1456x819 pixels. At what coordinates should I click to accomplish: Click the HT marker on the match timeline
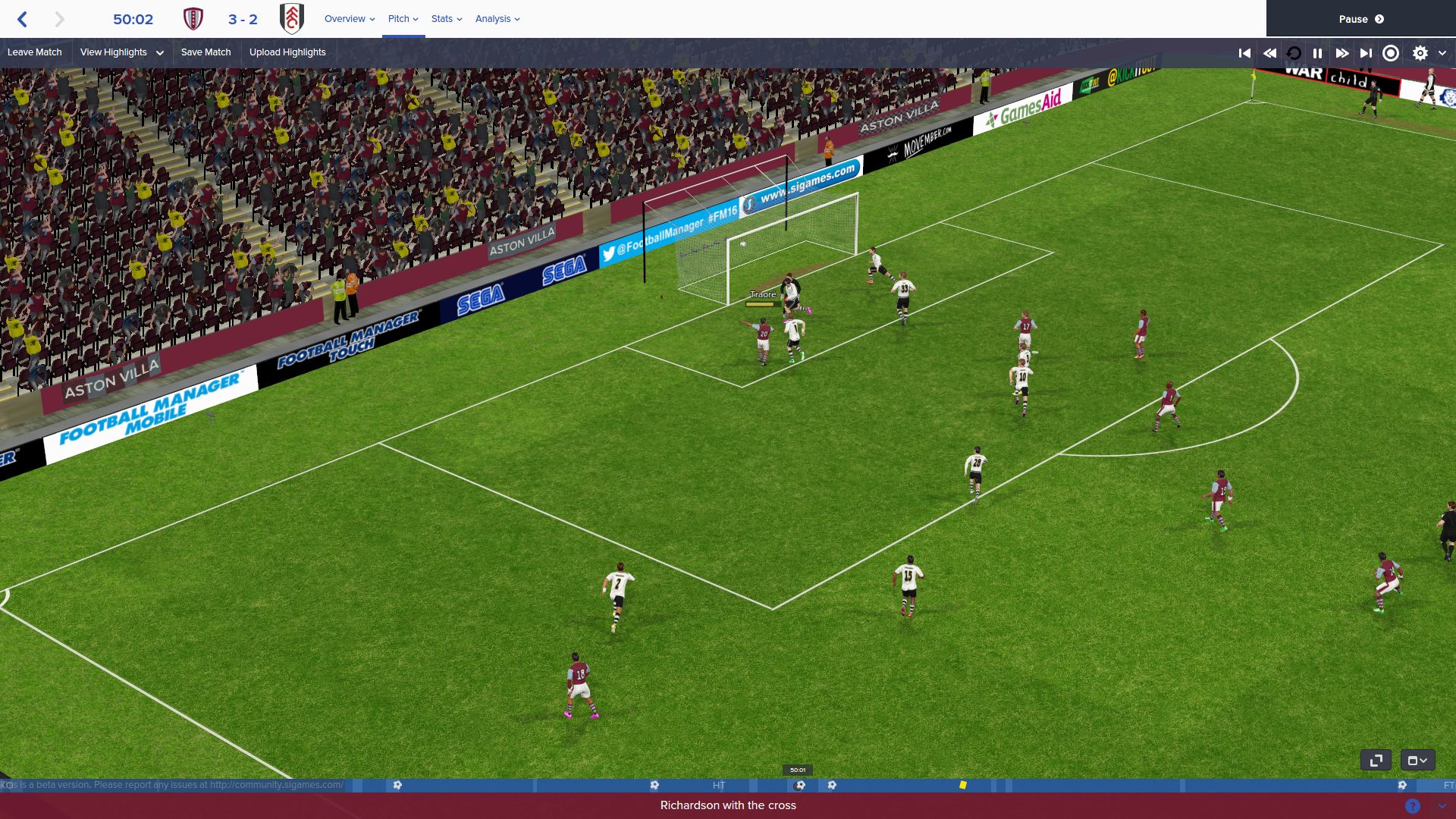719,786
